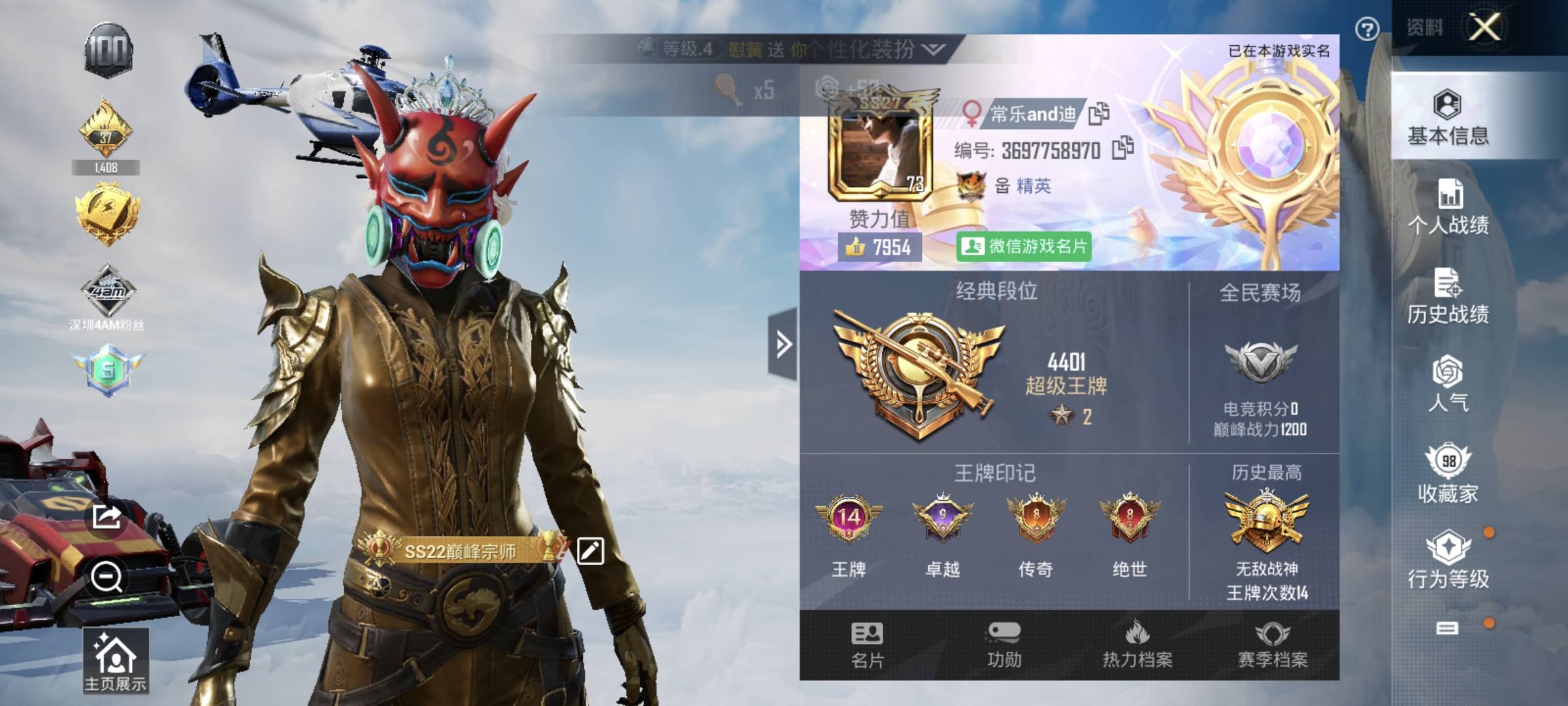Edit the SS22巅峰宗师 title with pencil icon
Image resolution: width=1568 pixels, height=706 pixels.
[590, 551]
